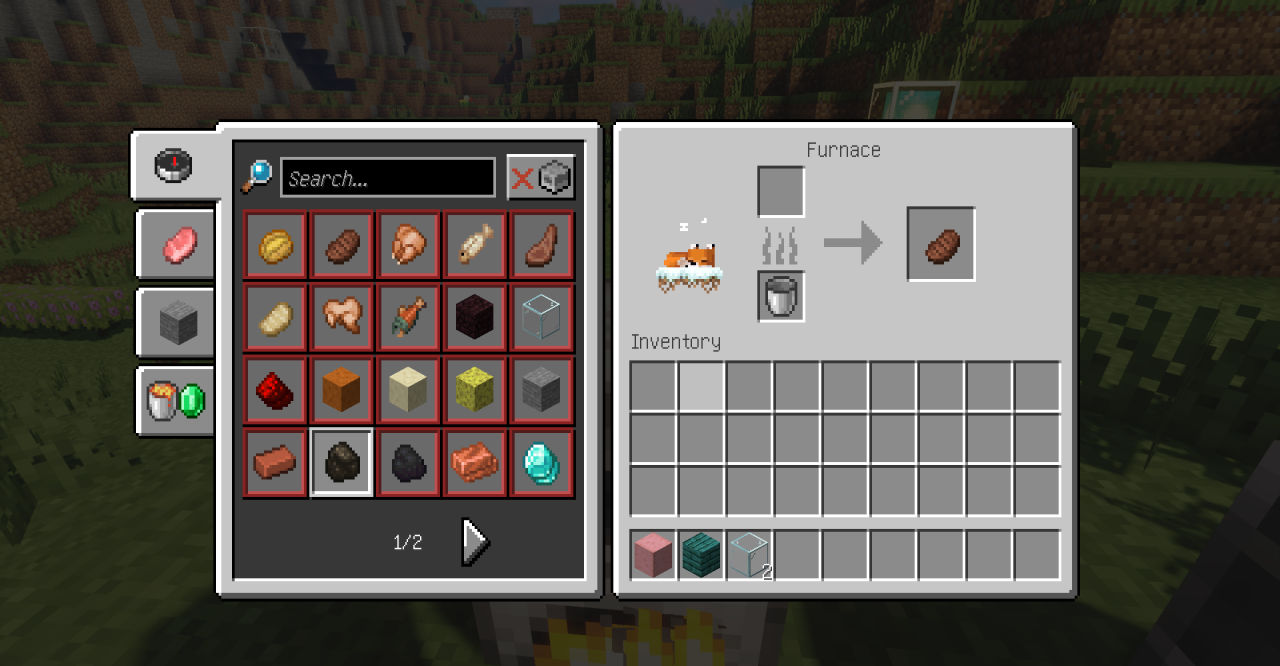1280x666 pixels.
Task: Open the lava bucket and emerald tab
Action: pyautogui.click(x=176, y=401)
